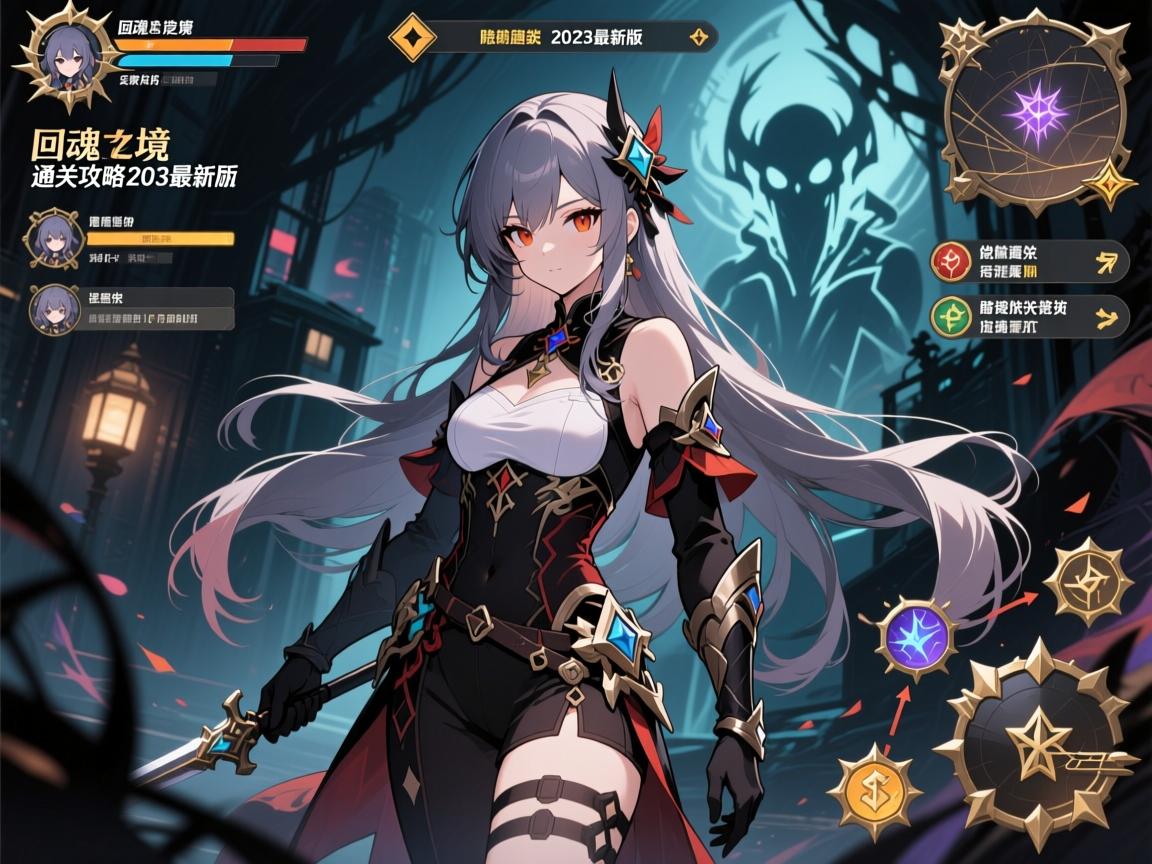Activate the purple lightning skill orb
1152x864 pixels.
point(916,637)
